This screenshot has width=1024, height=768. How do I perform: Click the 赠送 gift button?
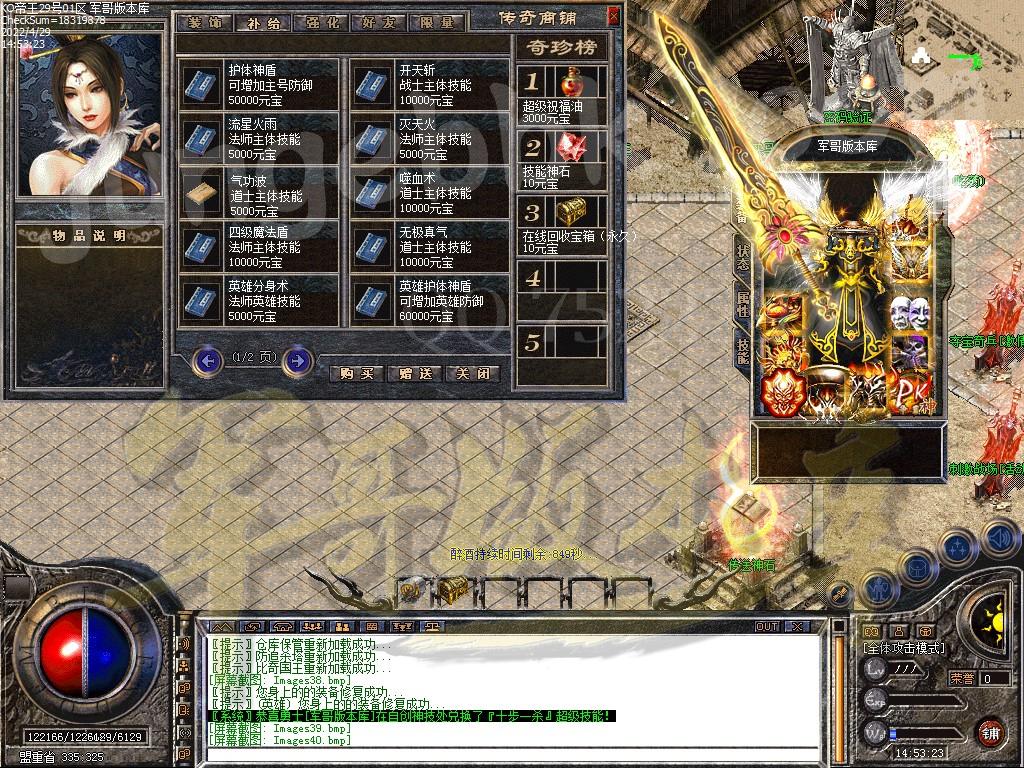414,373
